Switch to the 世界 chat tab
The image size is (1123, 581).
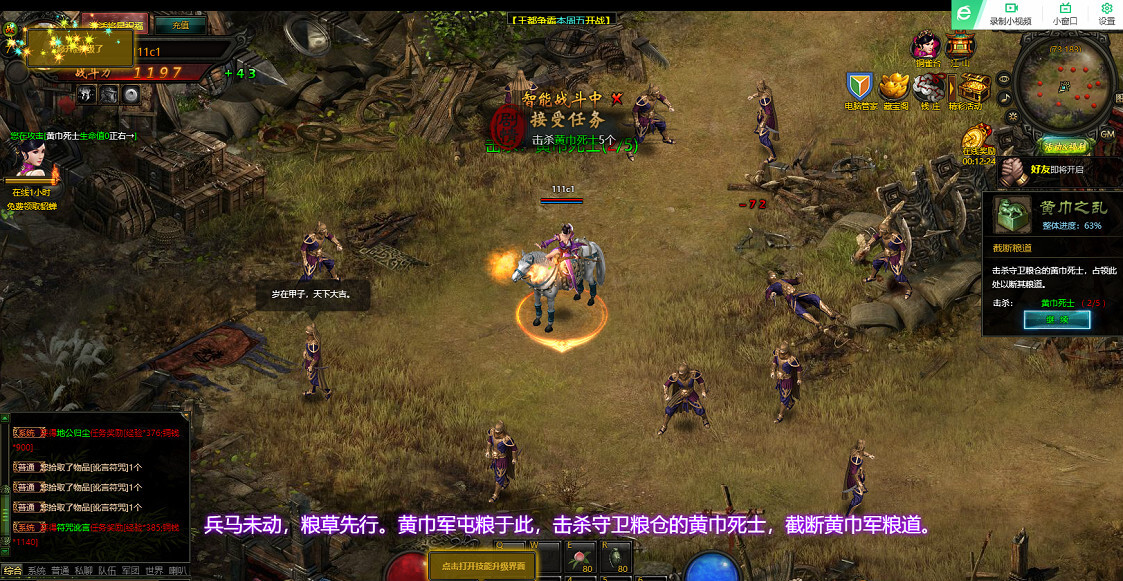154,571
